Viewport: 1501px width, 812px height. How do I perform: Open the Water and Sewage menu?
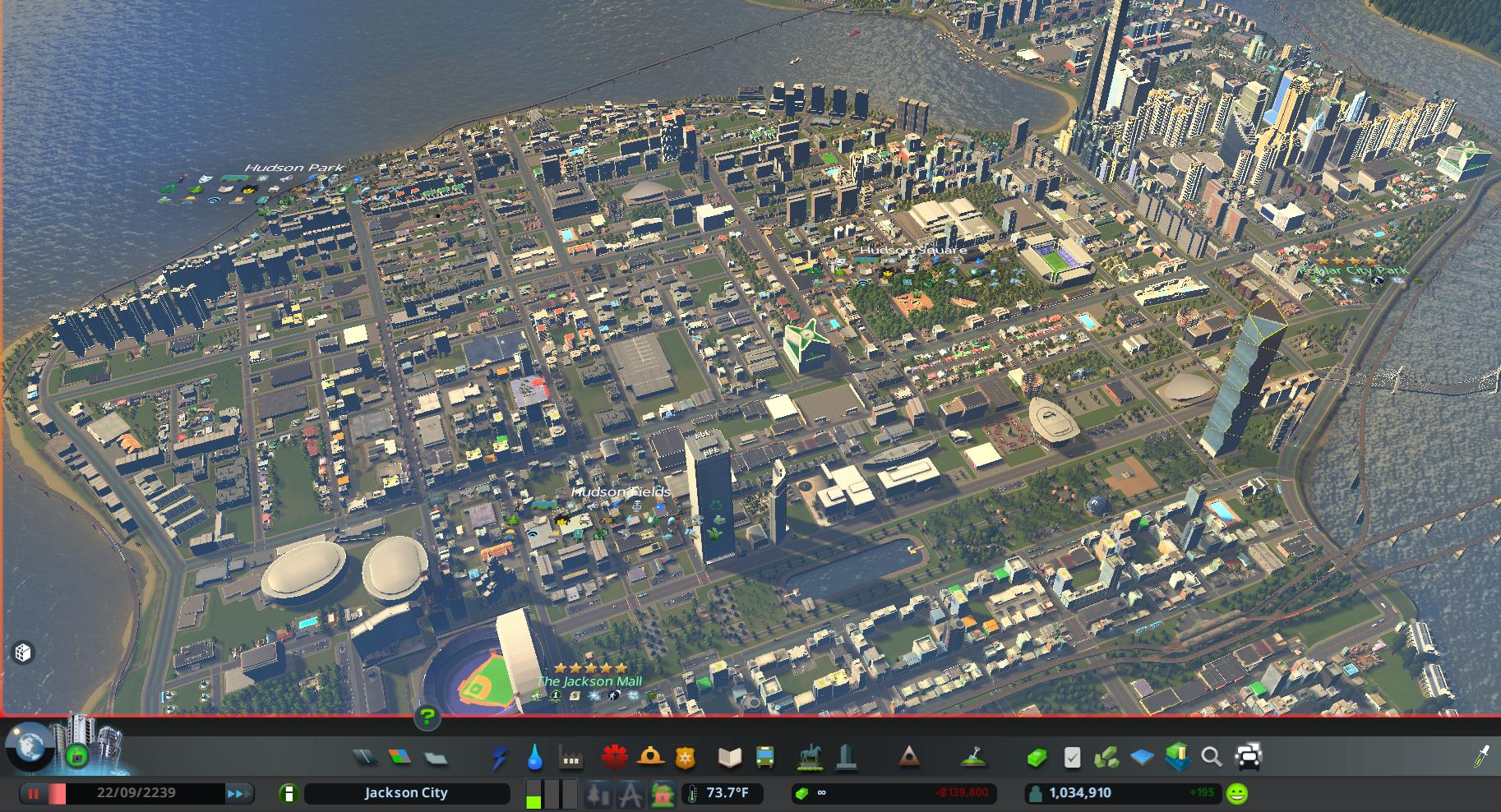pyautogui.click(x=534, y=757)
